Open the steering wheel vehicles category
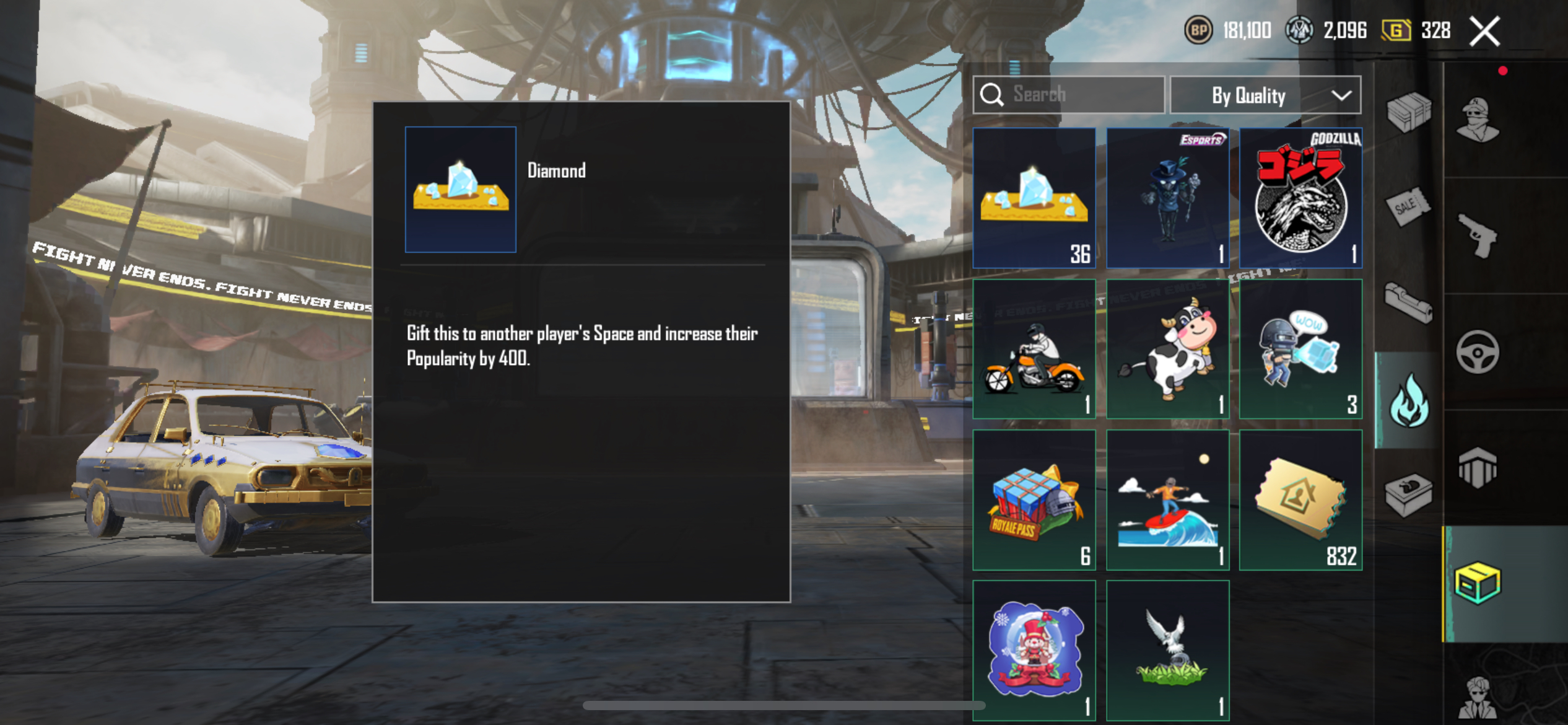The image size is (1568, 725). point(1478,352)
